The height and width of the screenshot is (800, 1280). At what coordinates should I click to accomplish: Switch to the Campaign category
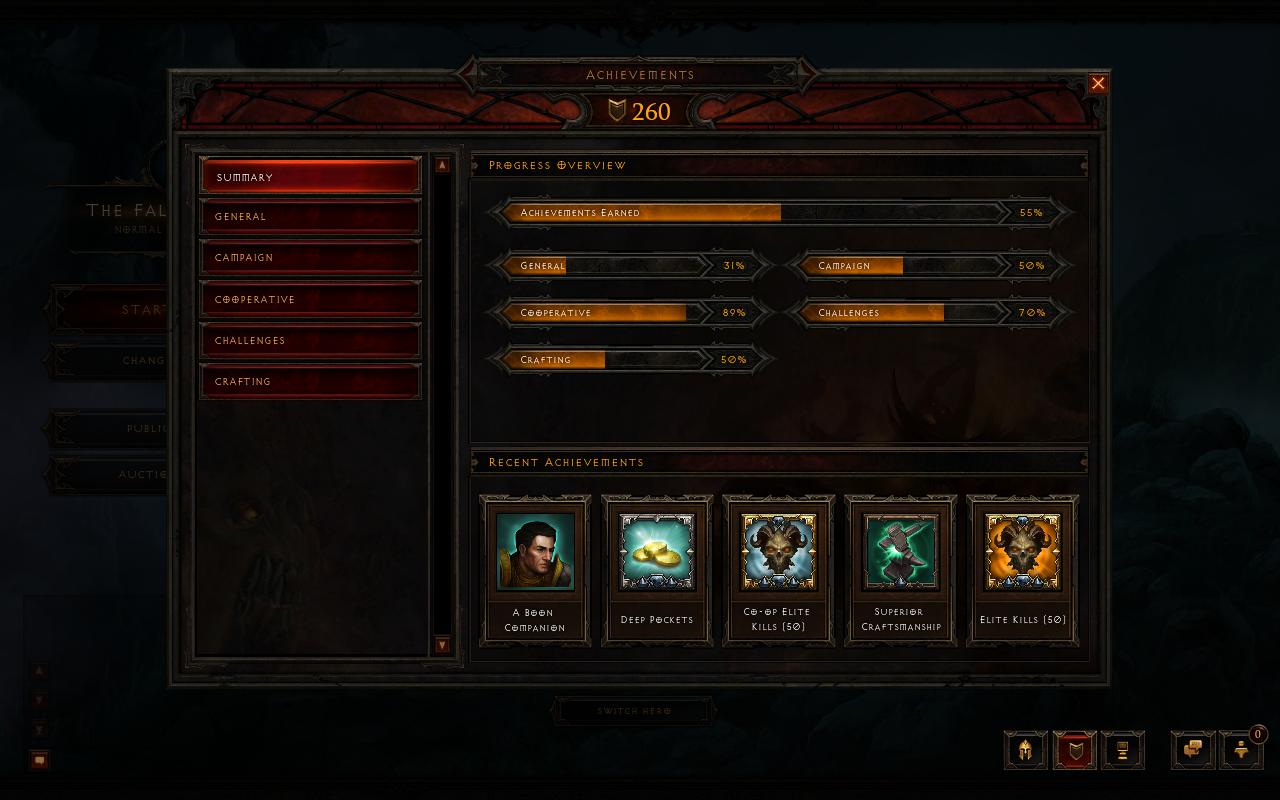click(x=310, y=257)
